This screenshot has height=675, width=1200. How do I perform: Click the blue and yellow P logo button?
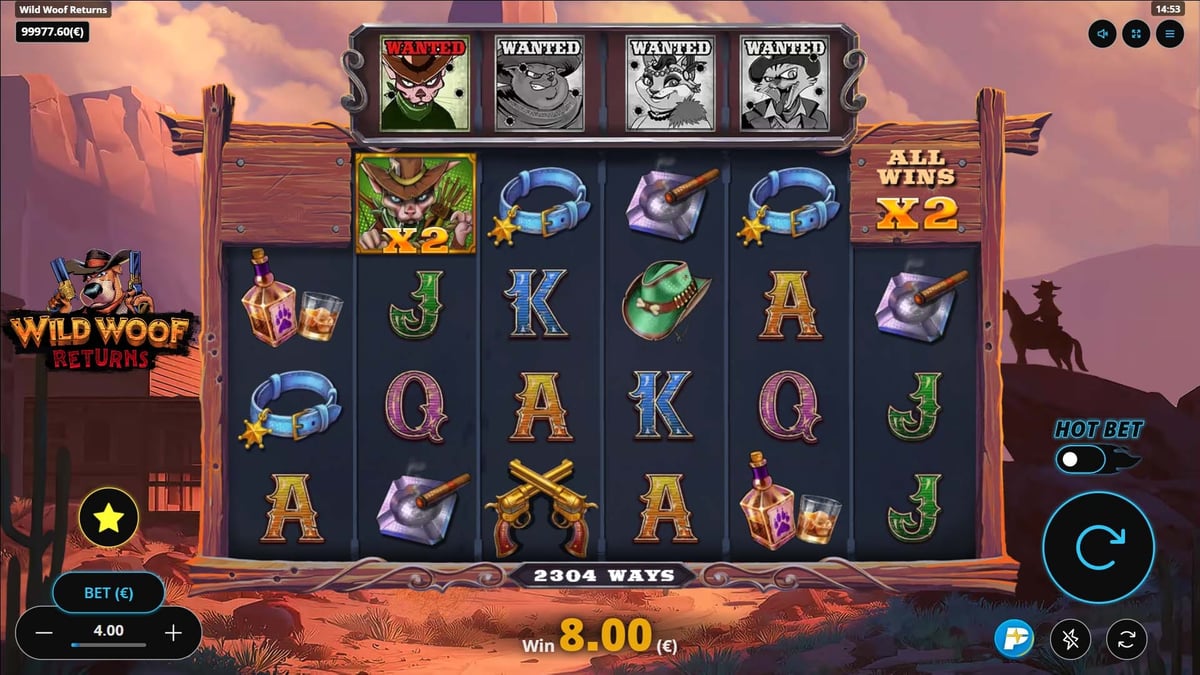tap(1013, 638)
